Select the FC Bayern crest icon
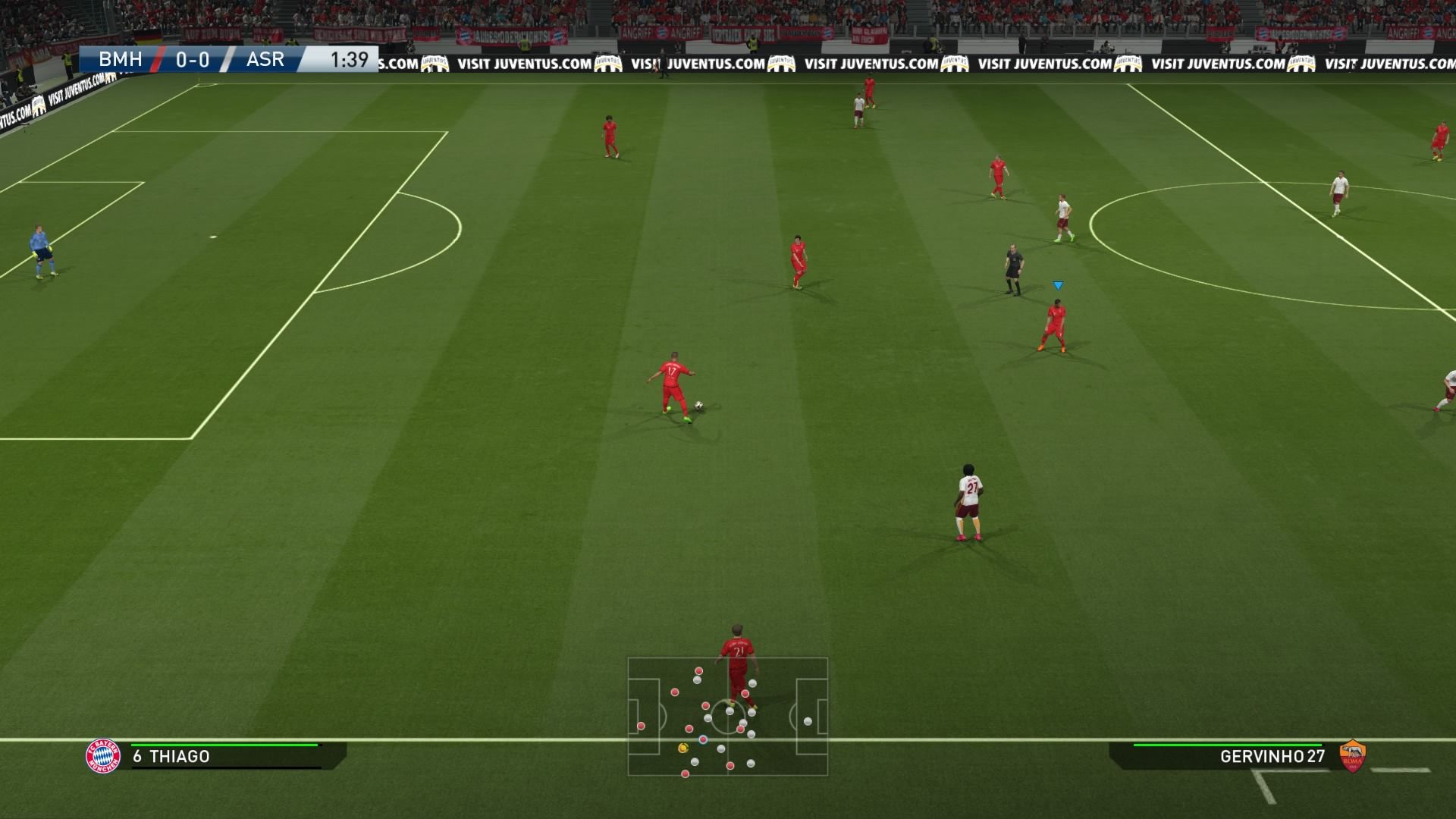 point(103,756)
